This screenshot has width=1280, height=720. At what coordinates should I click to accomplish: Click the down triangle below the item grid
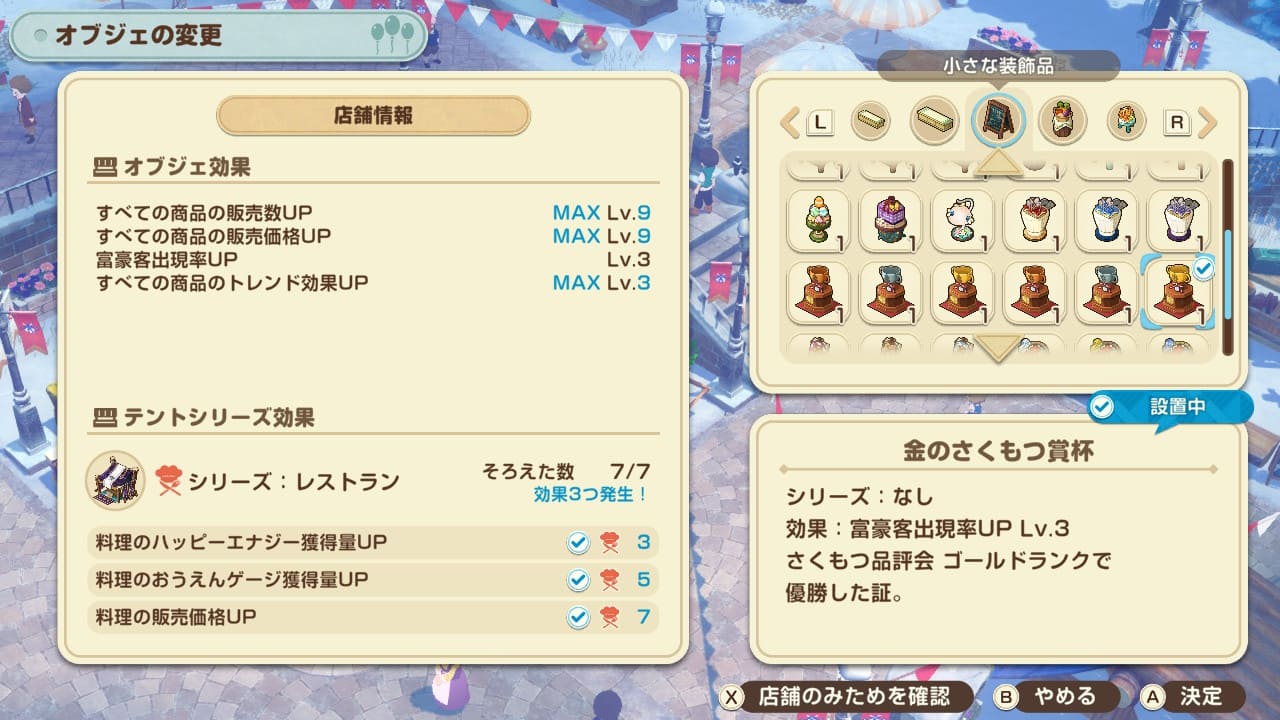[x=998, y=348]
